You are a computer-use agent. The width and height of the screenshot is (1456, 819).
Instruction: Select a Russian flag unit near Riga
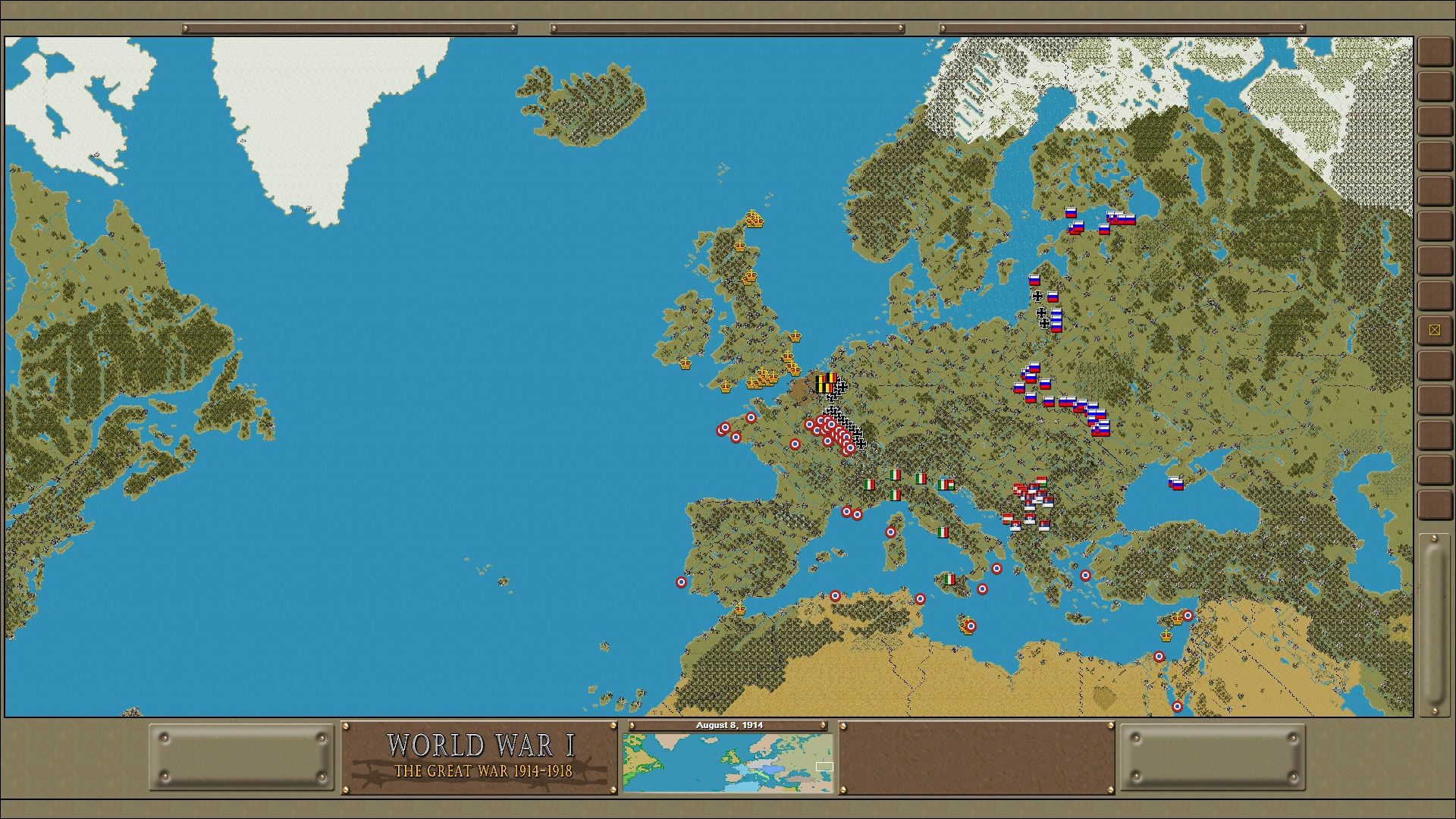(x=1034, y=280)
